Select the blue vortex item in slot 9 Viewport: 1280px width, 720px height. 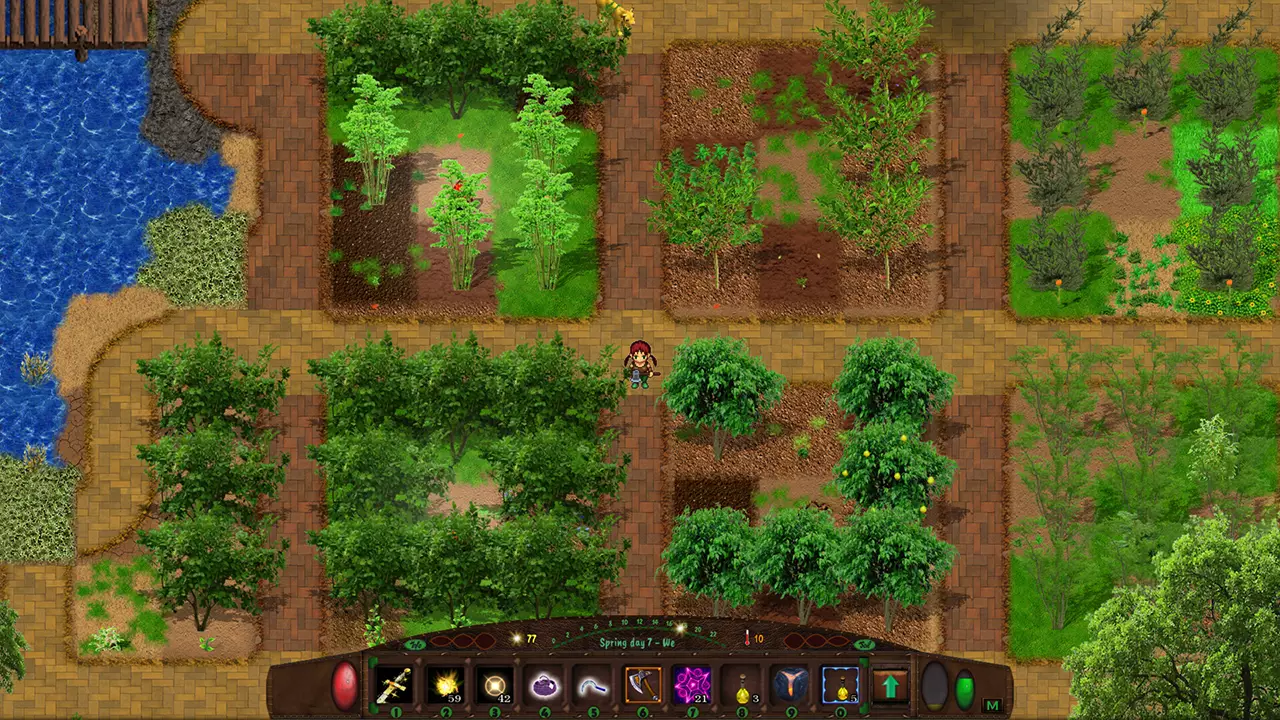tap(790, 686)
